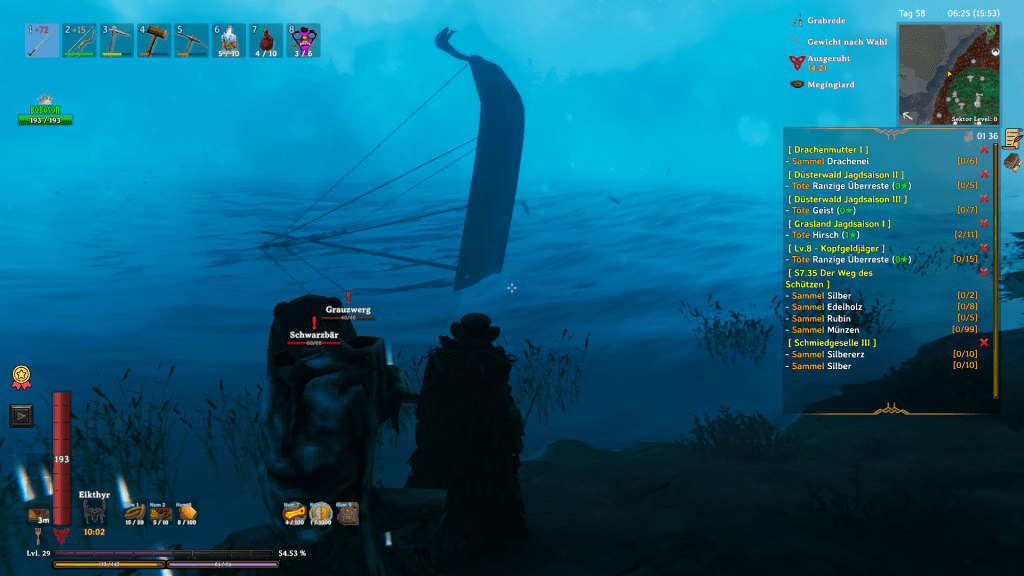Equip the bow from hotbar slot 2

[79, 41]
